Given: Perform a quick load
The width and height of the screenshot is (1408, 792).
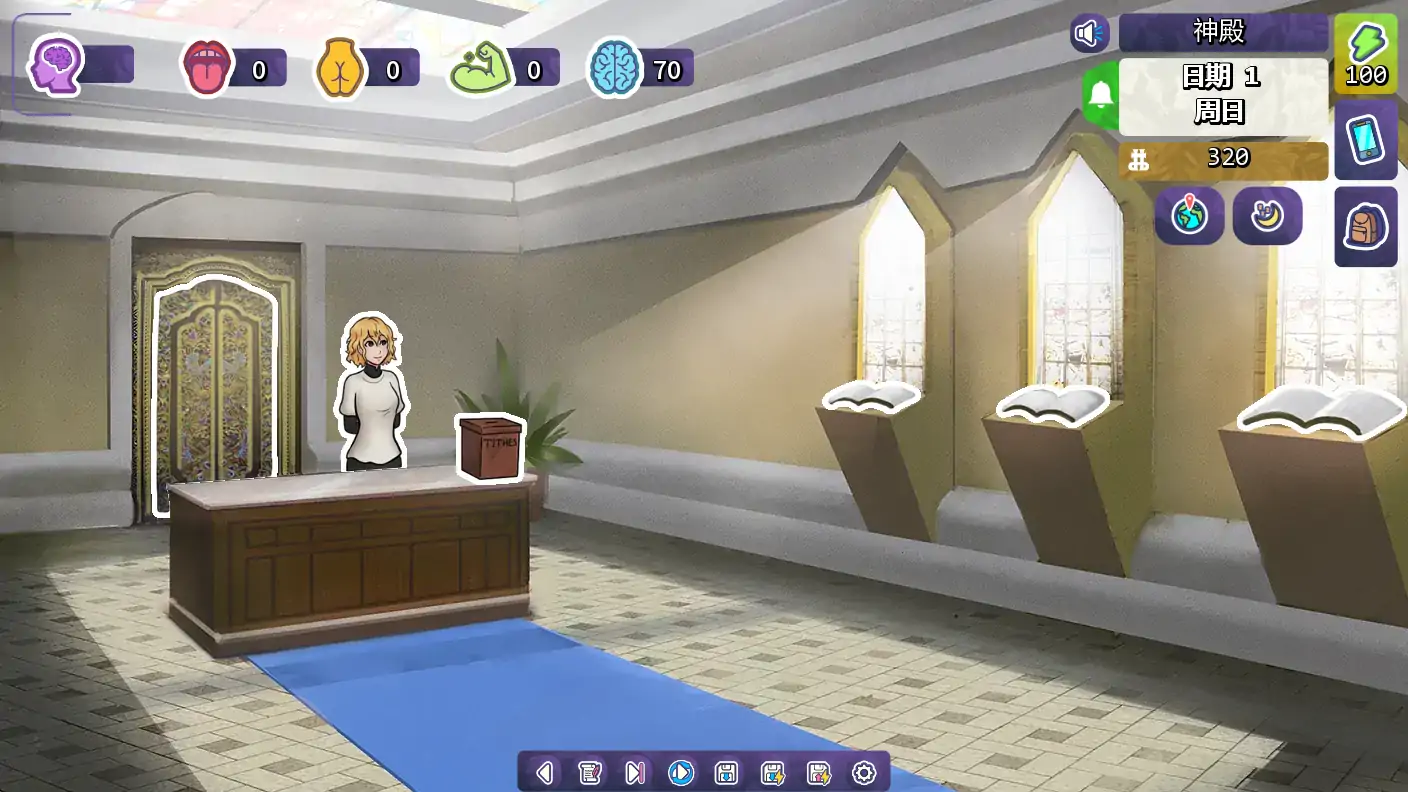Looking at the screenshot, I should tap(821, 772).
